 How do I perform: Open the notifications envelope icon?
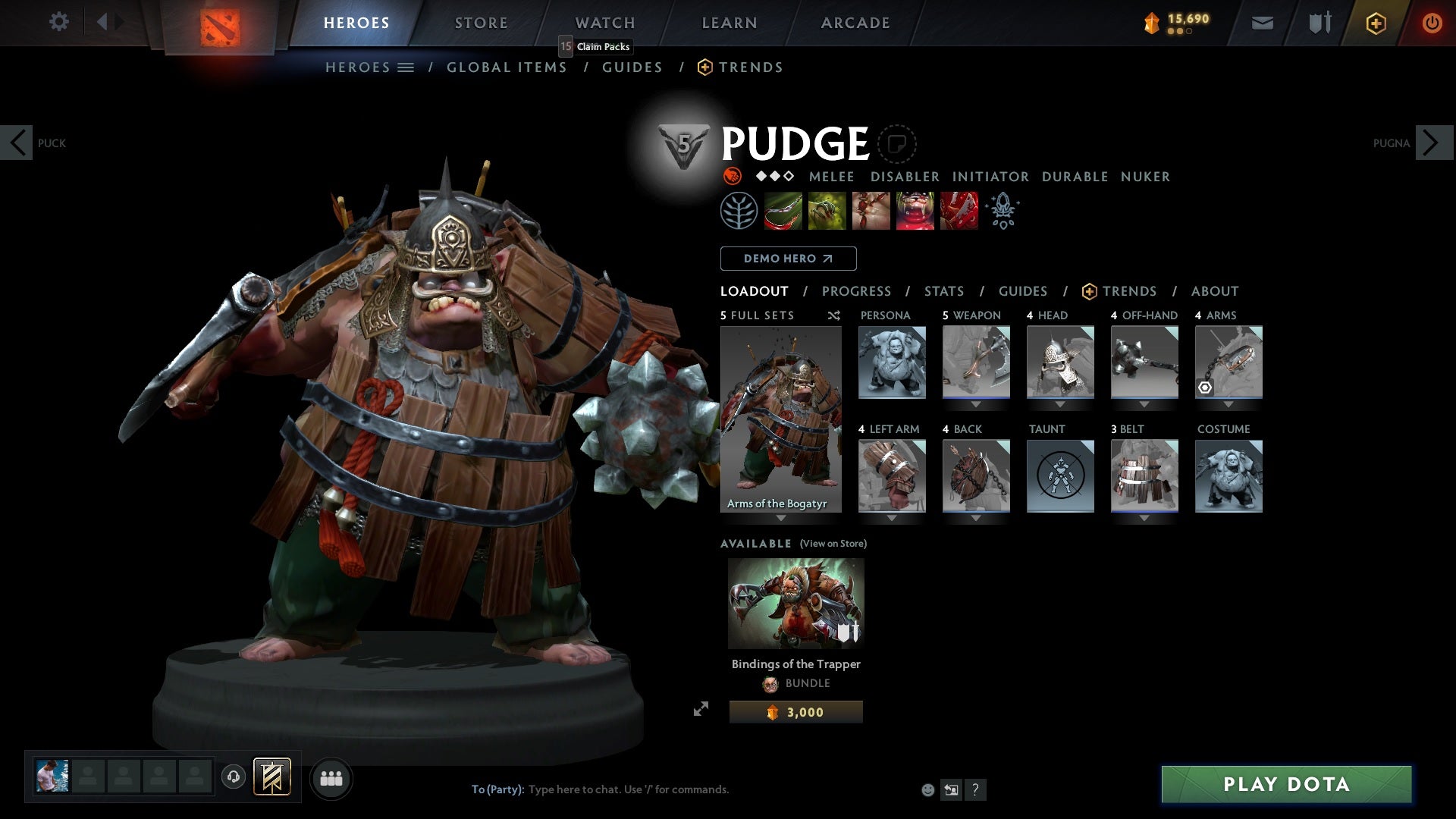pyautogui.click(x=1263, y=22)
